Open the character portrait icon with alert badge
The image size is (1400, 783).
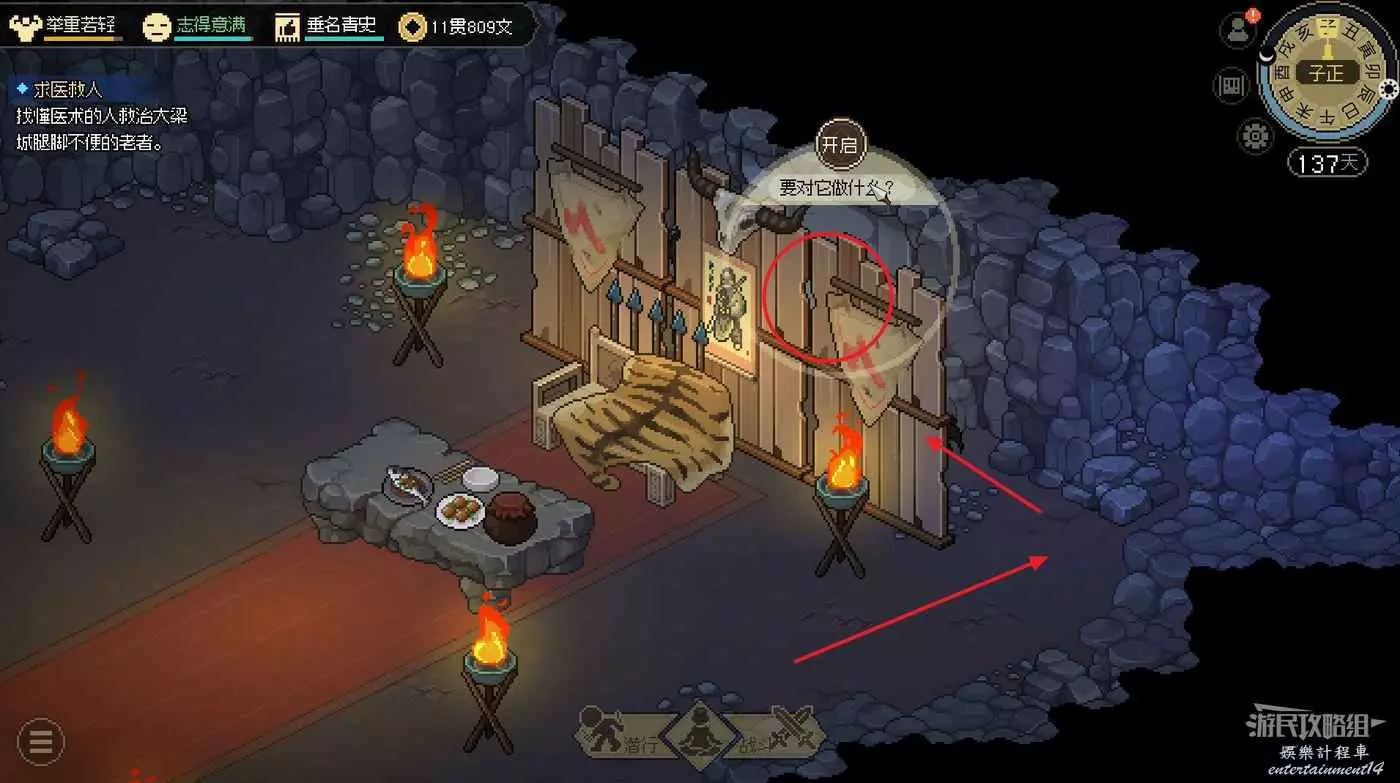[x=1238, y=30]
